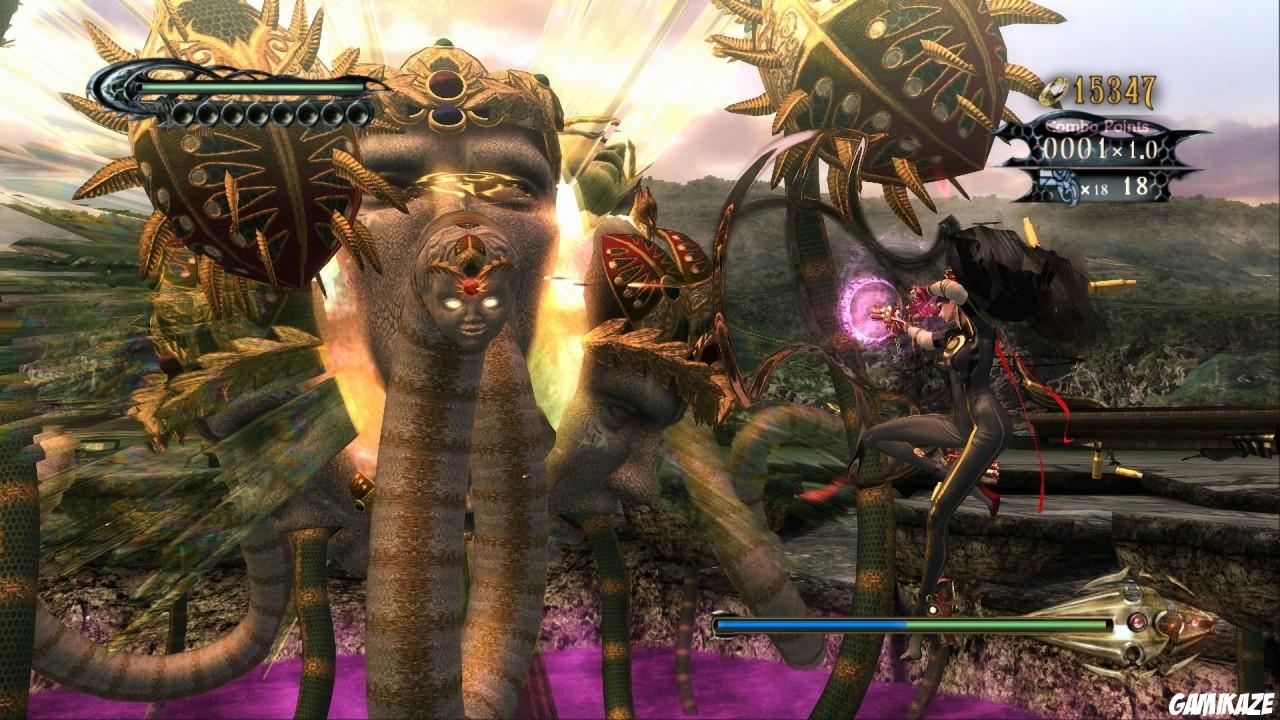
Task: Click the last magic orb on the right
Action: (357, 114)
